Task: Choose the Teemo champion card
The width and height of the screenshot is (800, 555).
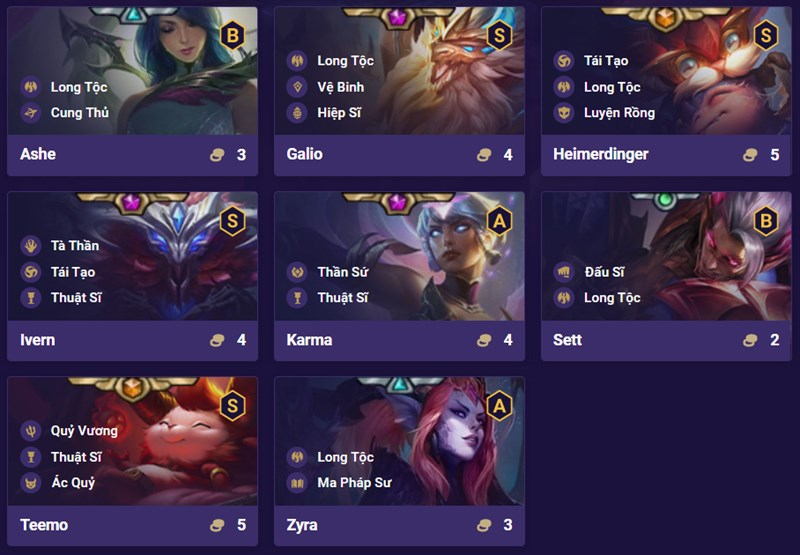Action: point(132,460)
